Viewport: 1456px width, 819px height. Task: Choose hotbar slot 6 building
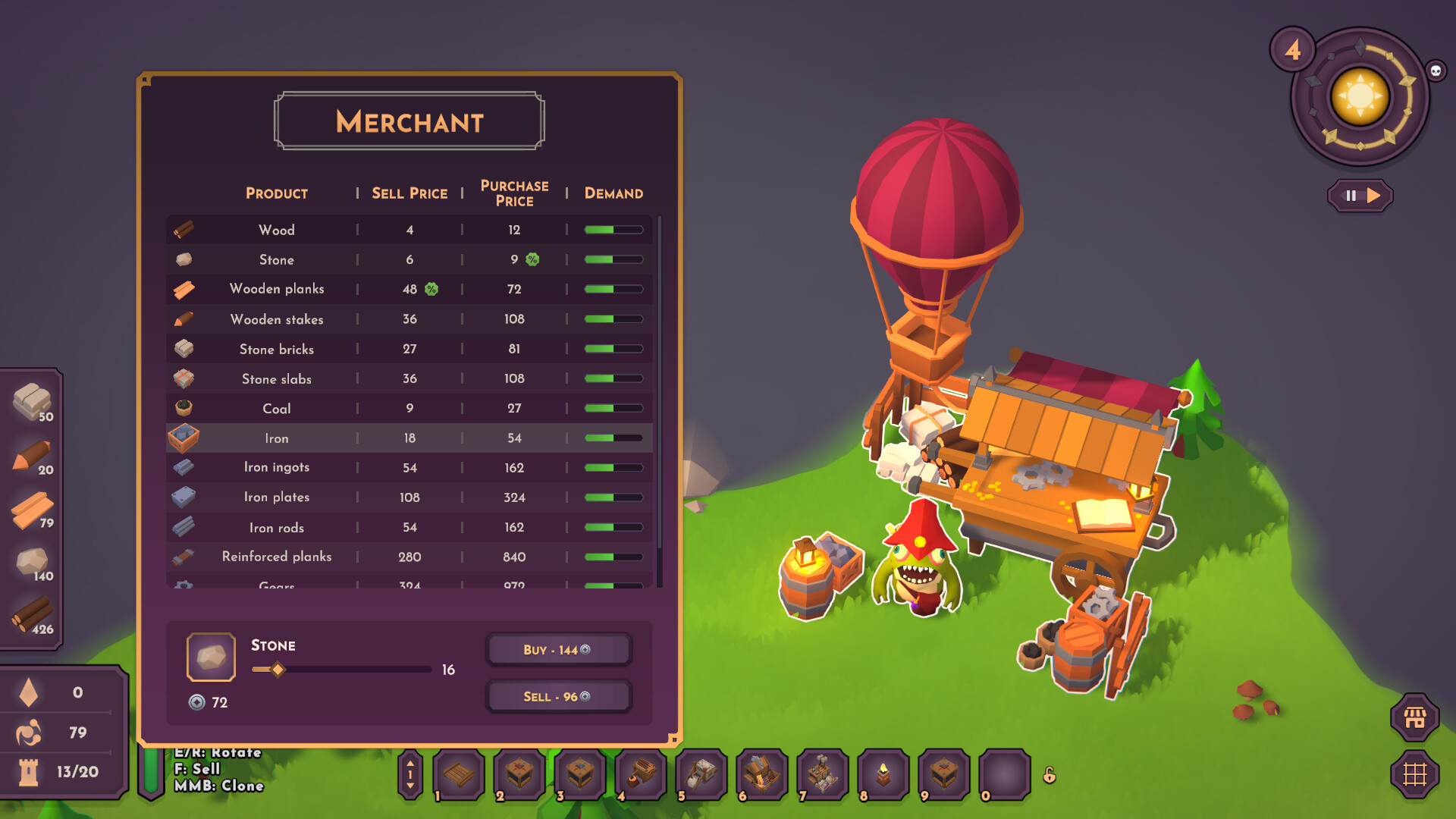pyautogui.click(x=762, y=774)
